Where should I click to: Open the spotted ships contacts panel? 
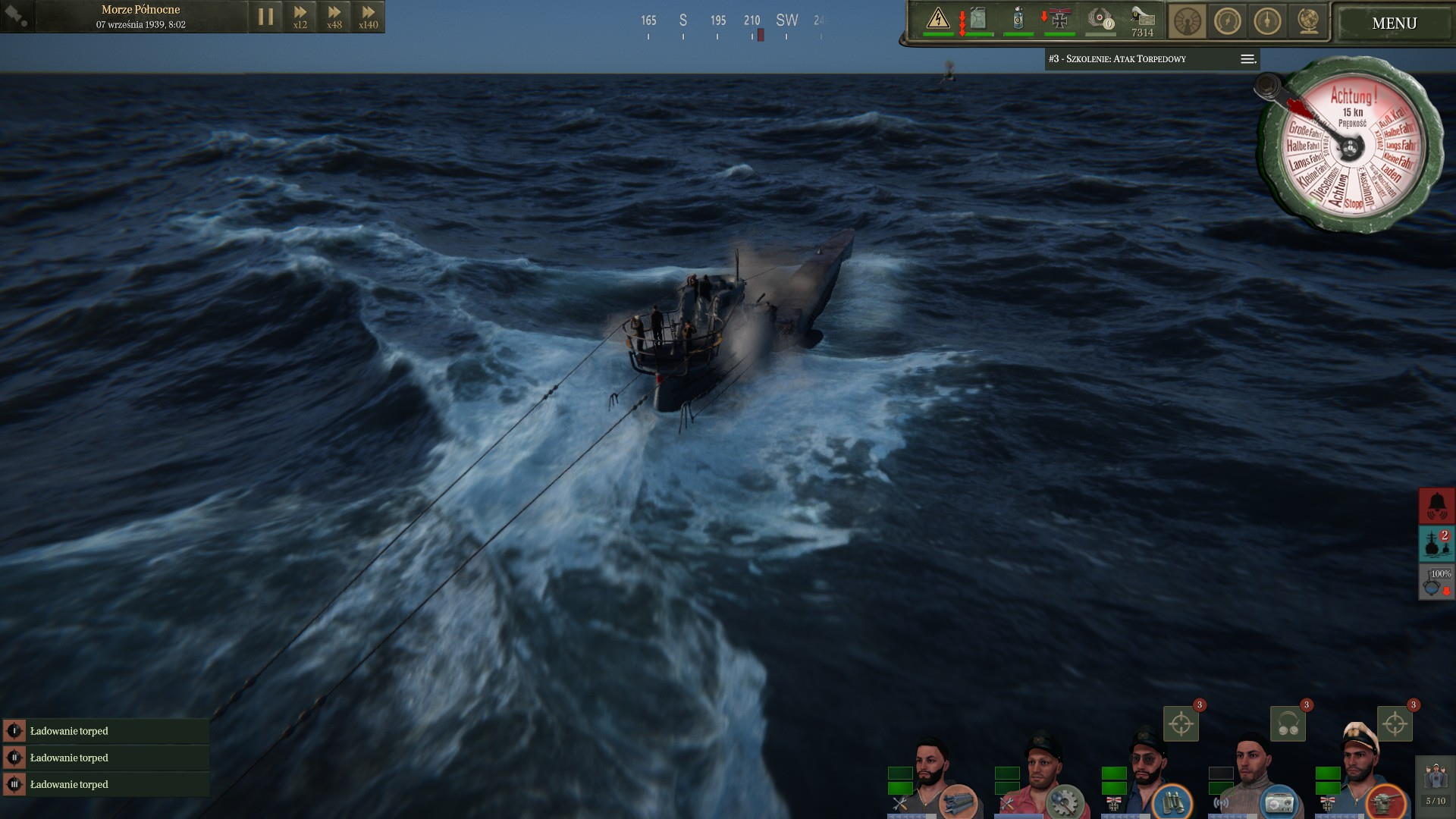[x=1436, y=544]
